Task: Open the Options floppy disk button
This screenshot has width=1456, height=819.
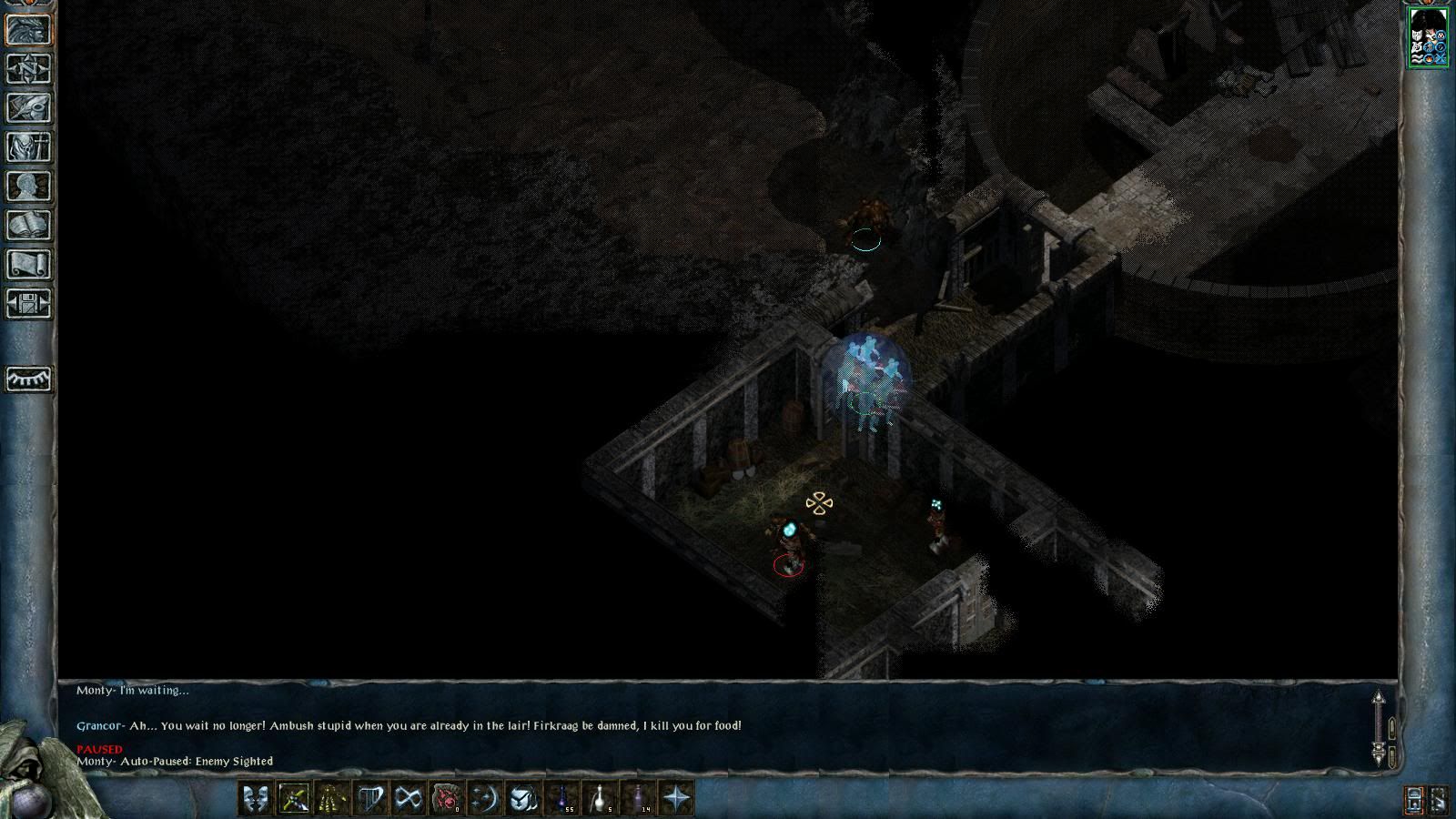Action: 29,303
